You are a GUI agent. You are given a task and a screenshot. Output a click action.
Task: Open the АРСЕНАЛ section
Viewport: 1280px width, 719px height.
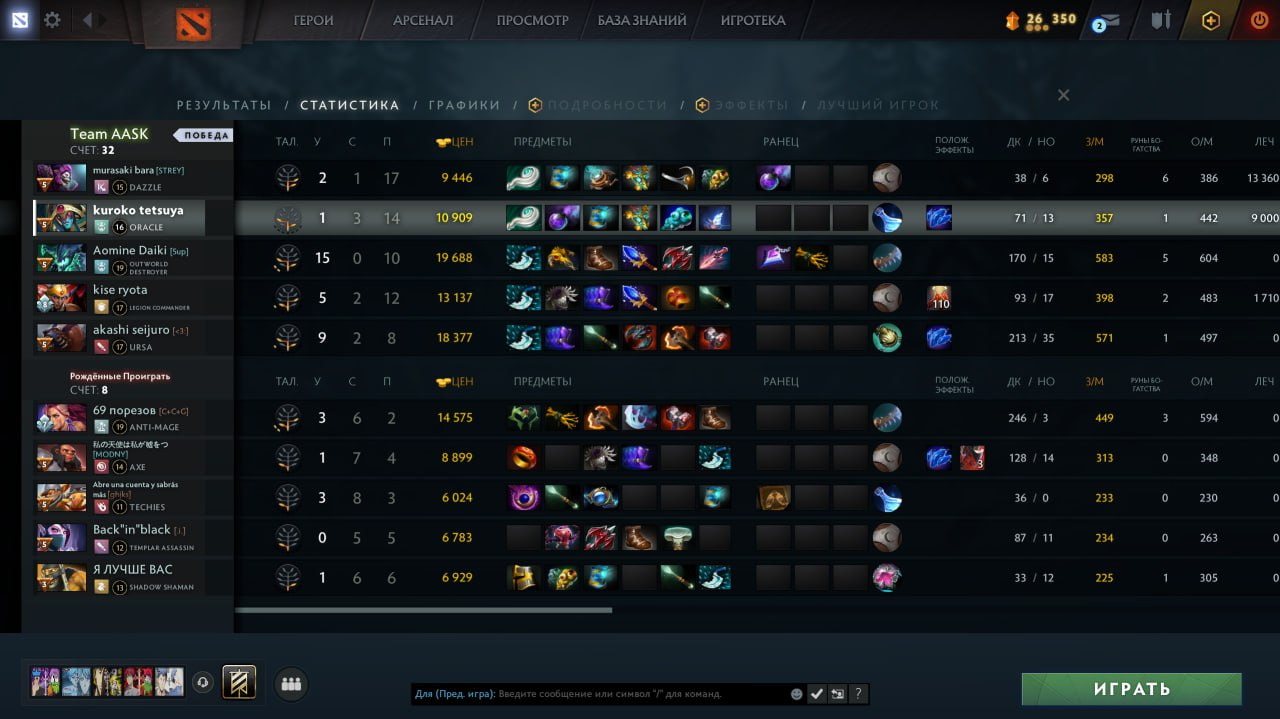[x=423, y=20]
